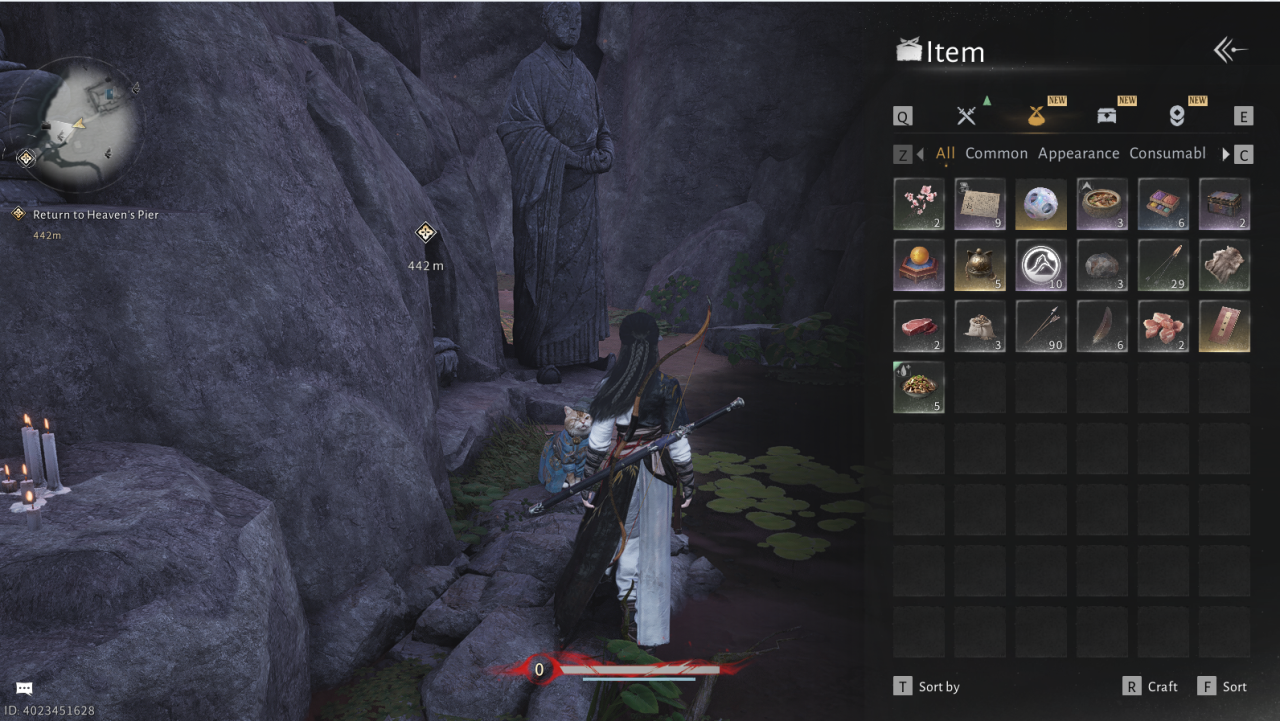Open the Craft menu
This screenshot has width=1280, height=721.
click(x=1151, y=687)
